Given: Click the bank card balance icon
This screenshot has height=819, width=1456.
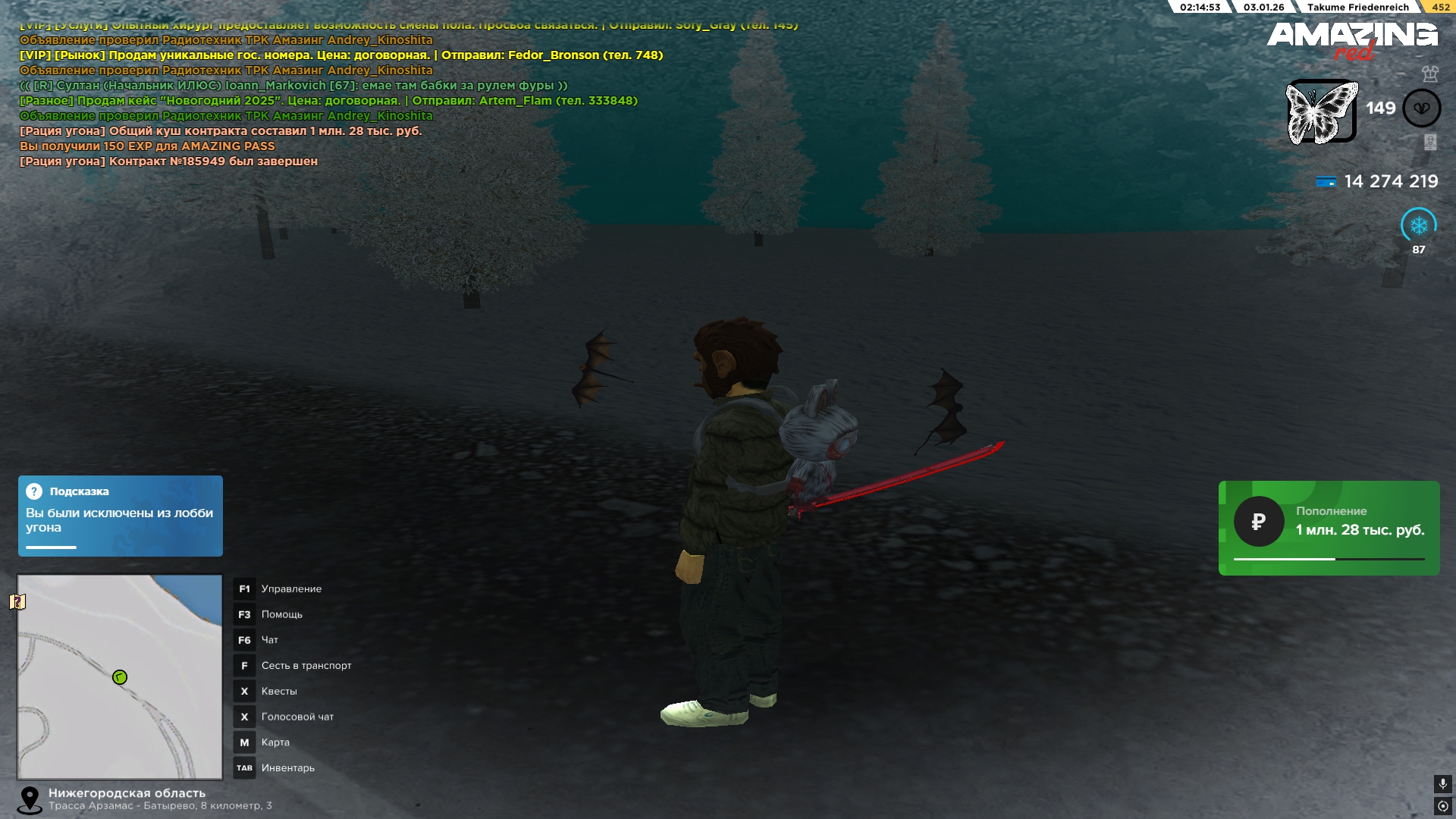Looking at the screenshot, I should pyautogui.click(x=1326, y=182).
